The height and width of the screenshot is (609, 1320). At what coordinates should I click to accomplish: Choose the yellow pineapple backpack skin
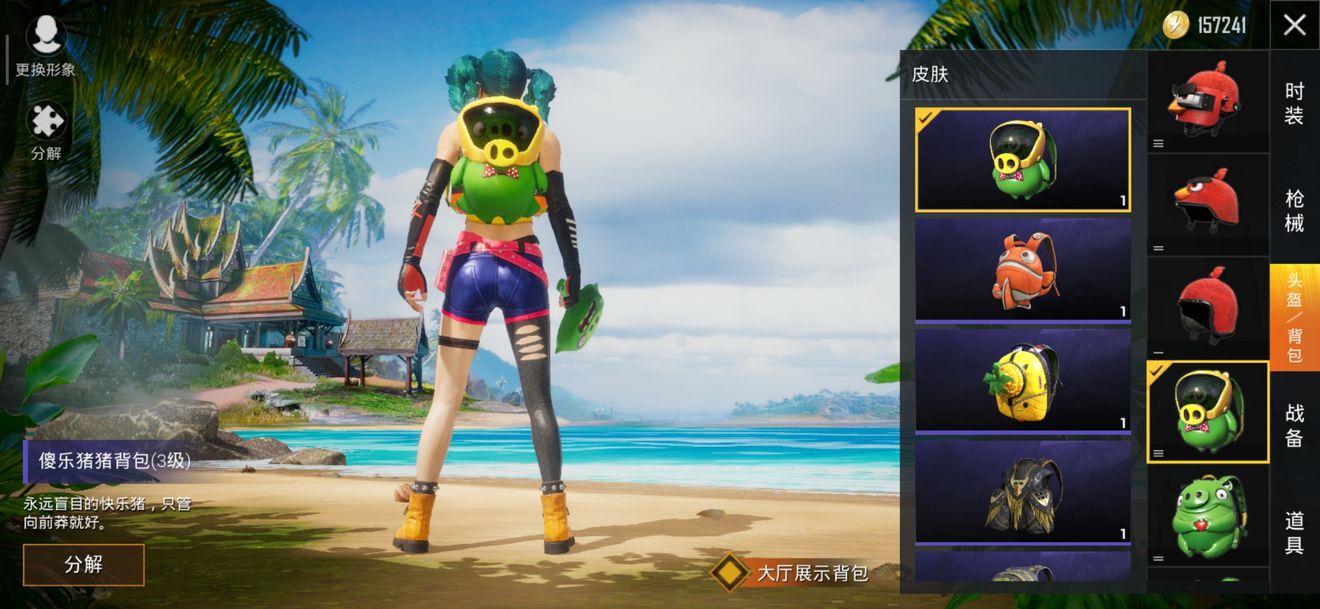pos(1023,379)
